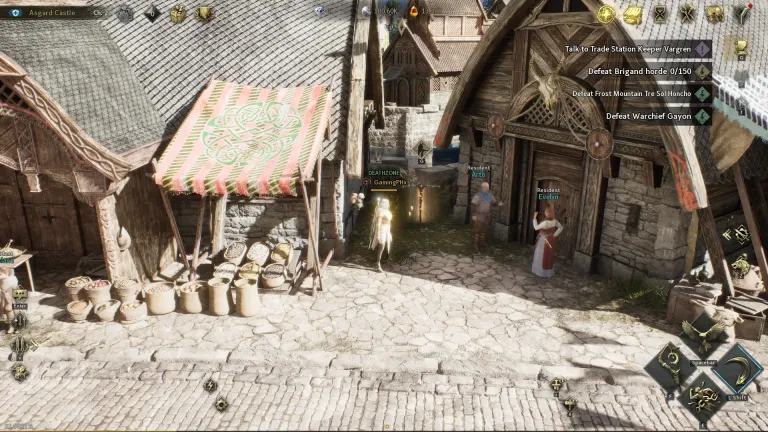Open the glowing round gold menu icon

tap(606, 14)
